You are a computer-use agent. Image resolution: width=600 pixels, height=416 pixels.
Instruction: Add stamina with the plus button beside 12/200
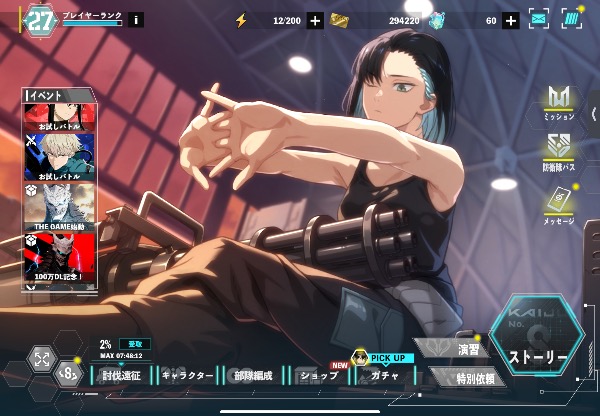pos(315,20)
